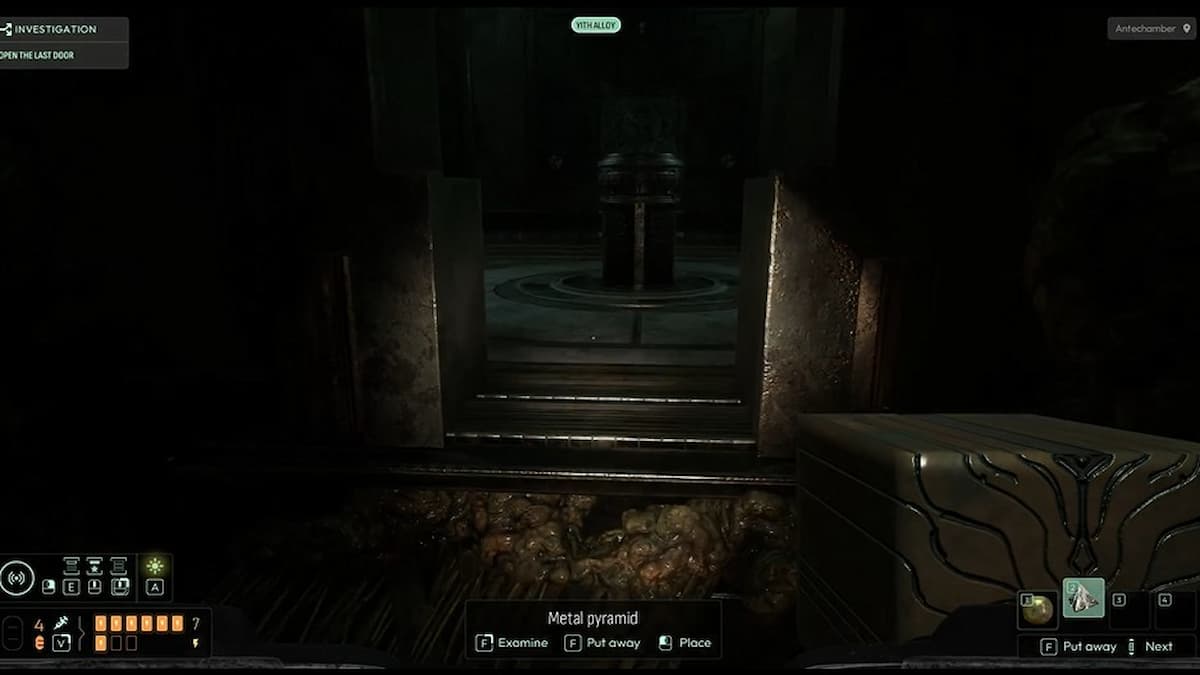
Task: Click the Yith Alloy label tag
Action: (596, 25)
